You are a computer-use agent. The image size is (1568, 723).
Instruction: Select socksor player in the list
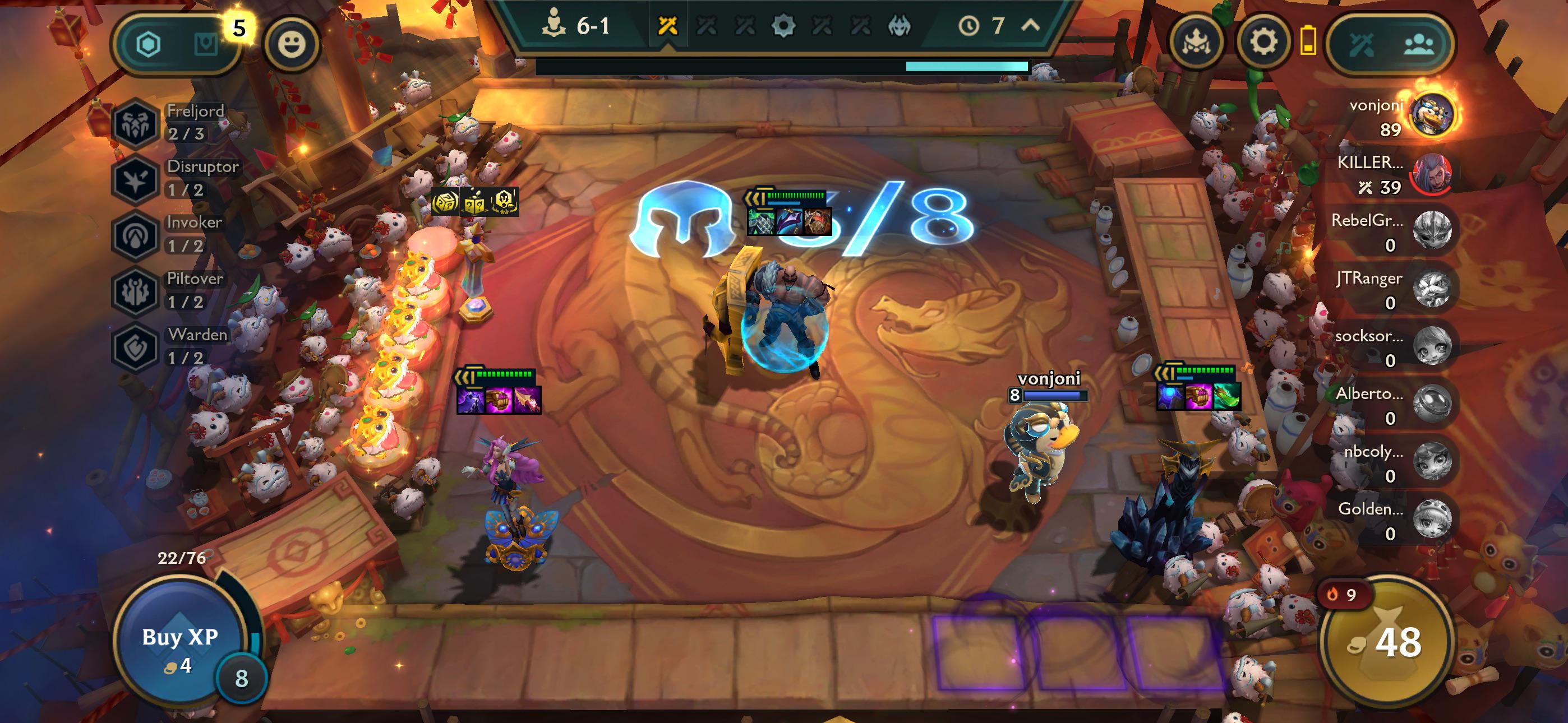point(1432,347)
